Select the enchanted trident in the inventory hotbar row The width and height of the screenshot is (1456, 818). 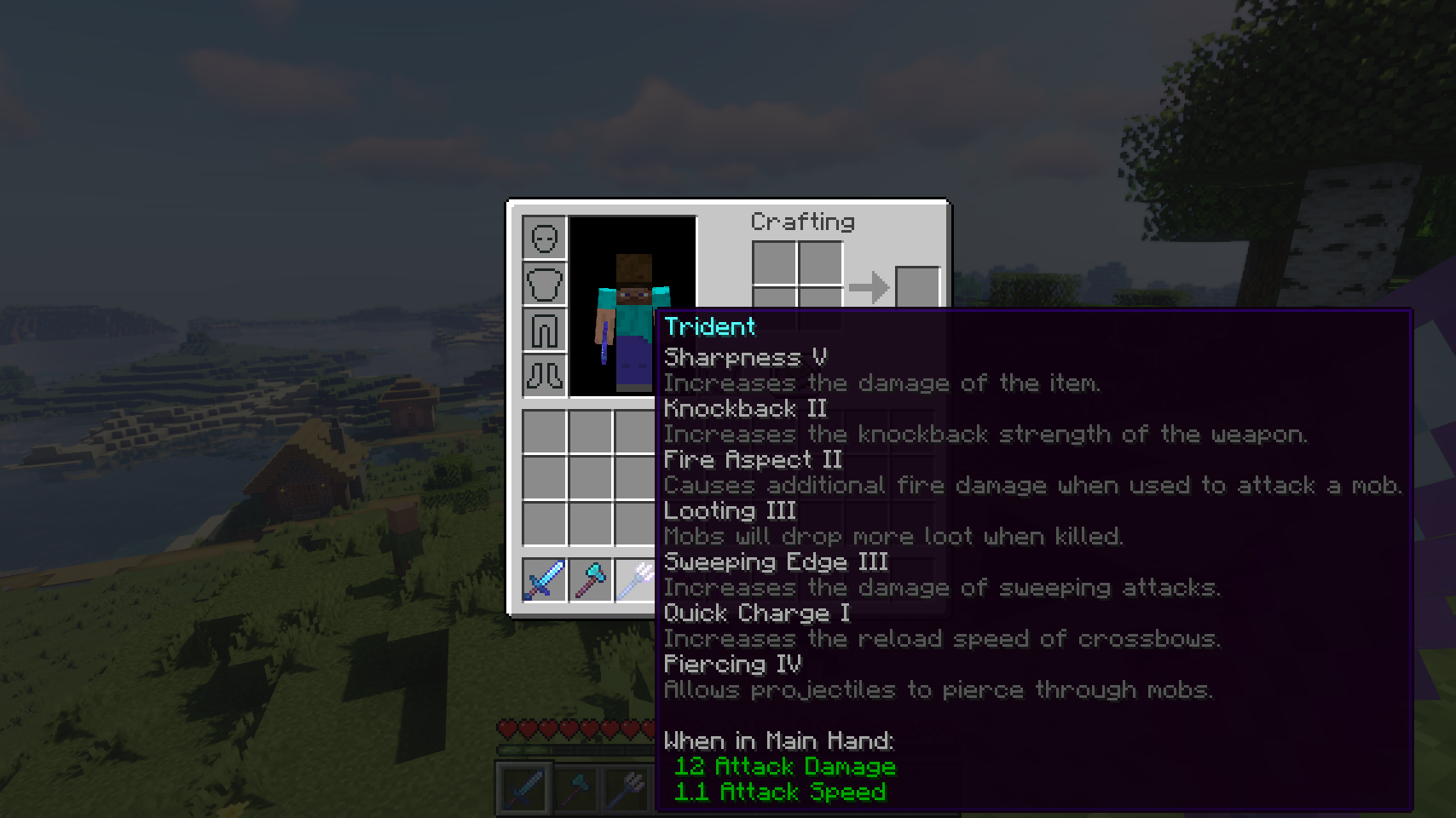click(635, 579)
